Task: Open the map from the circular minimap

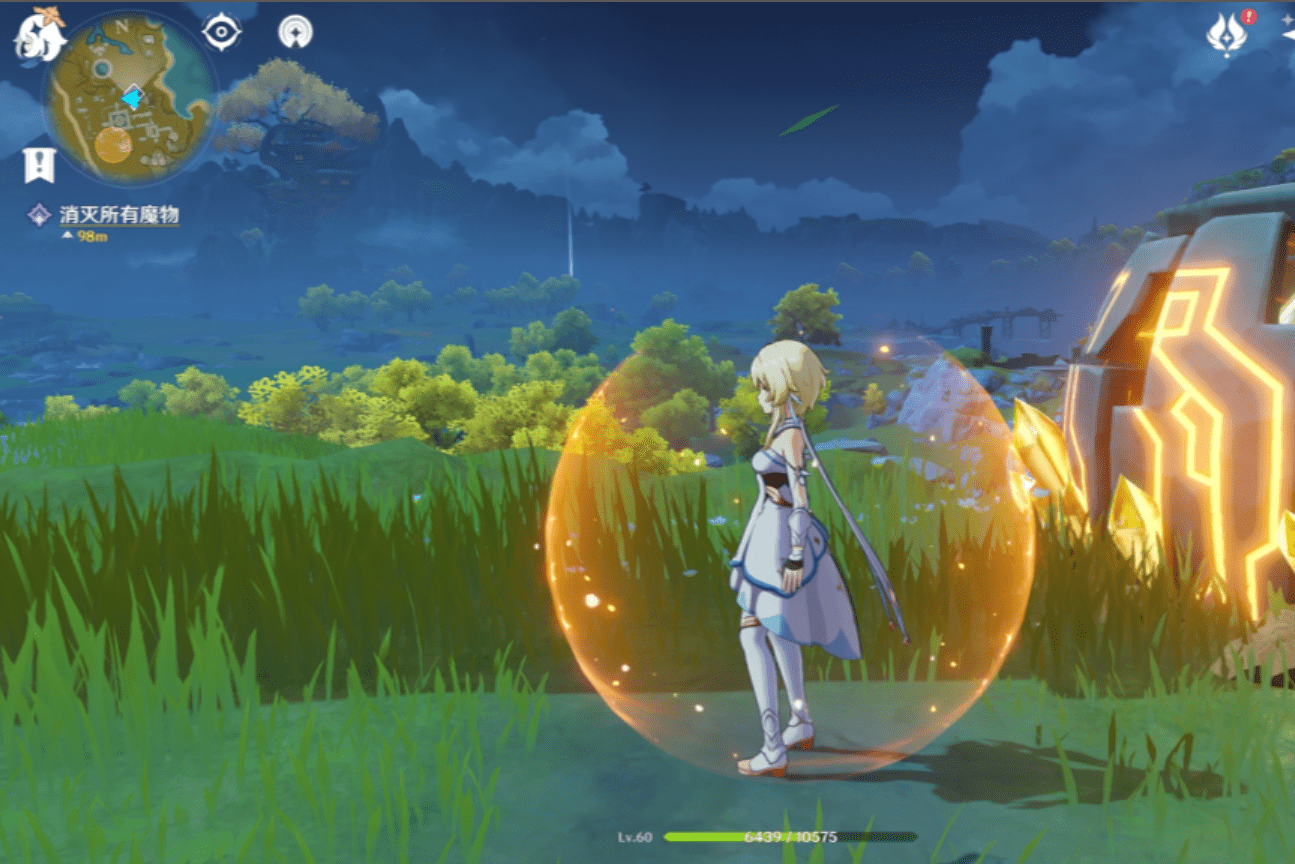Action: pos(129,99)
